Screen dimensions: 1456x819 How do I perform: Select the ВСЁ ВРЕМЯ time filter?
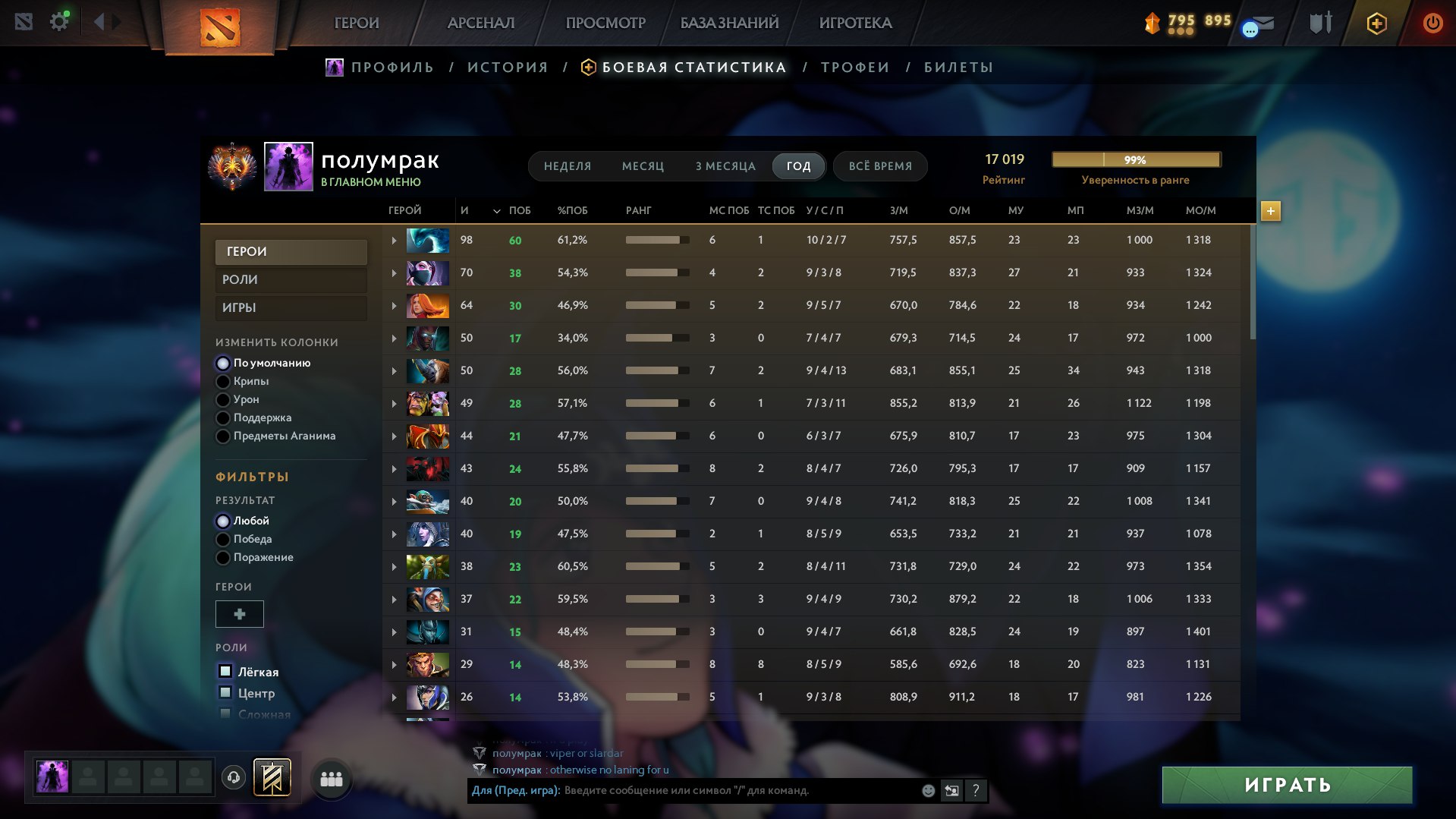tap(879, 165)
